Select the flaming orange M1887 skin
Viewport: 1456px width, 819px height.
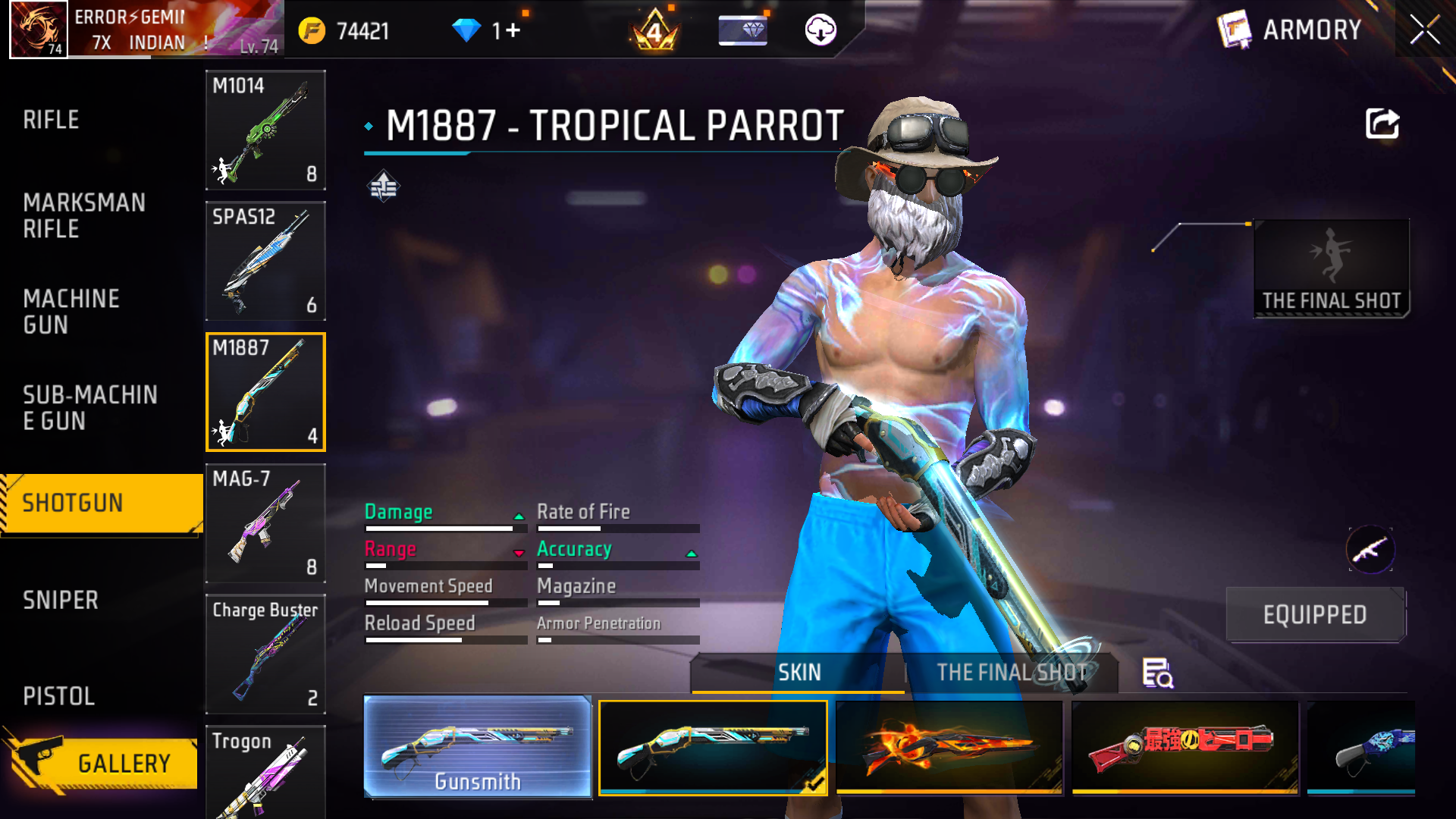949,747
